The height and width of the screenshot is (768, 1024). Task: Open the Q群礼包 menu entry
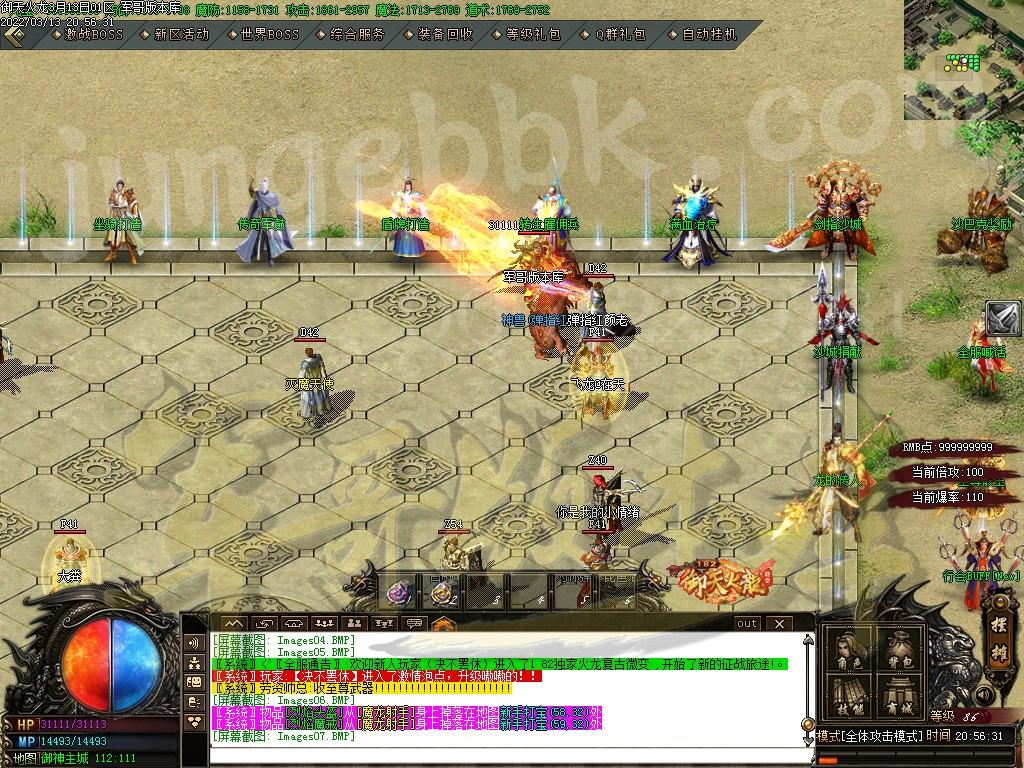click(619, 34)
